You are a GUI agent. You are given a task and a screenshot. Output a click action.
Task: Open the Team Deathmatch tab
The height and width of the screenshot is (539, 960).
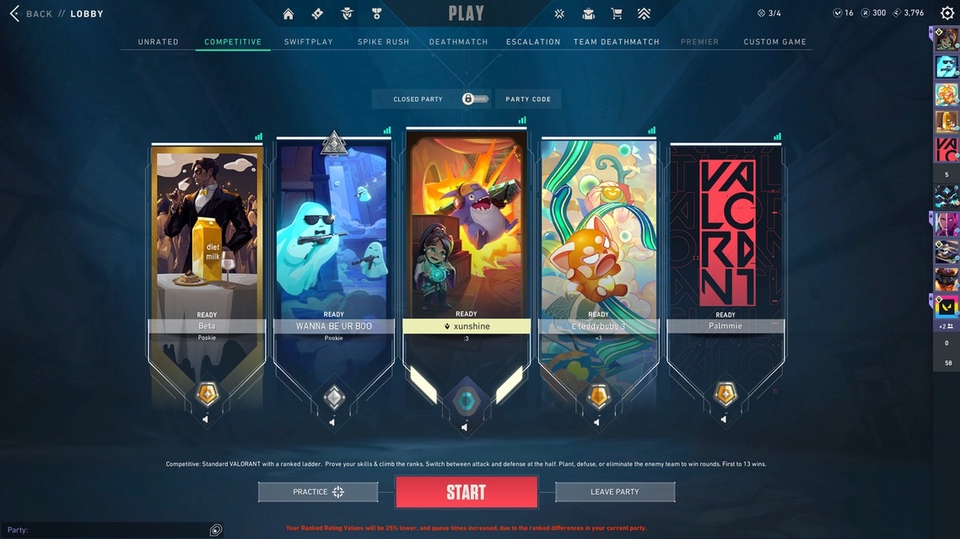coord(617,42)
